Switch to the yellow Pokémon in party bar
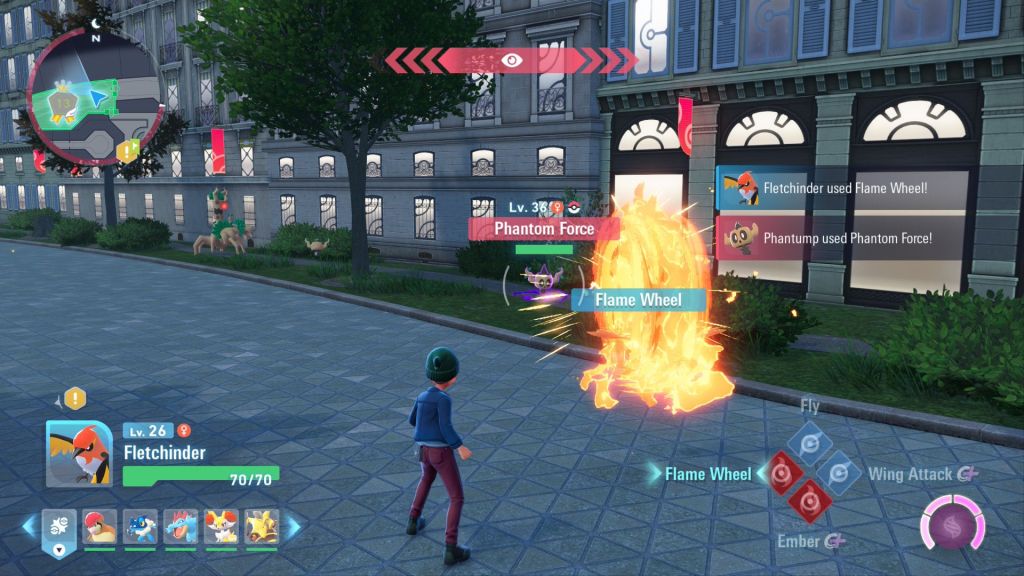 261,526
